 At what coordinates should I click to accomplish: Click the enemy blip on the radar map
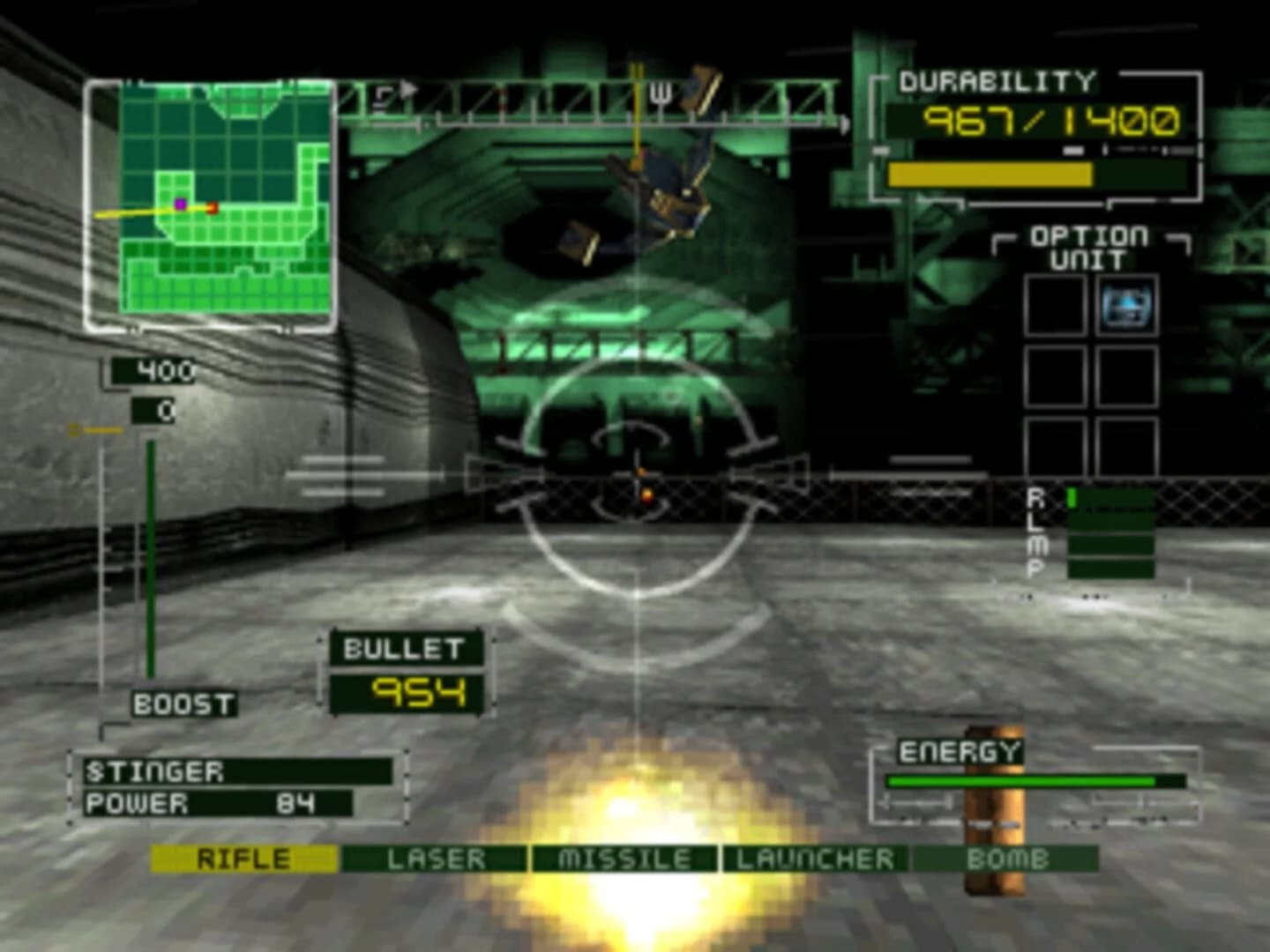tap(213, 206)
